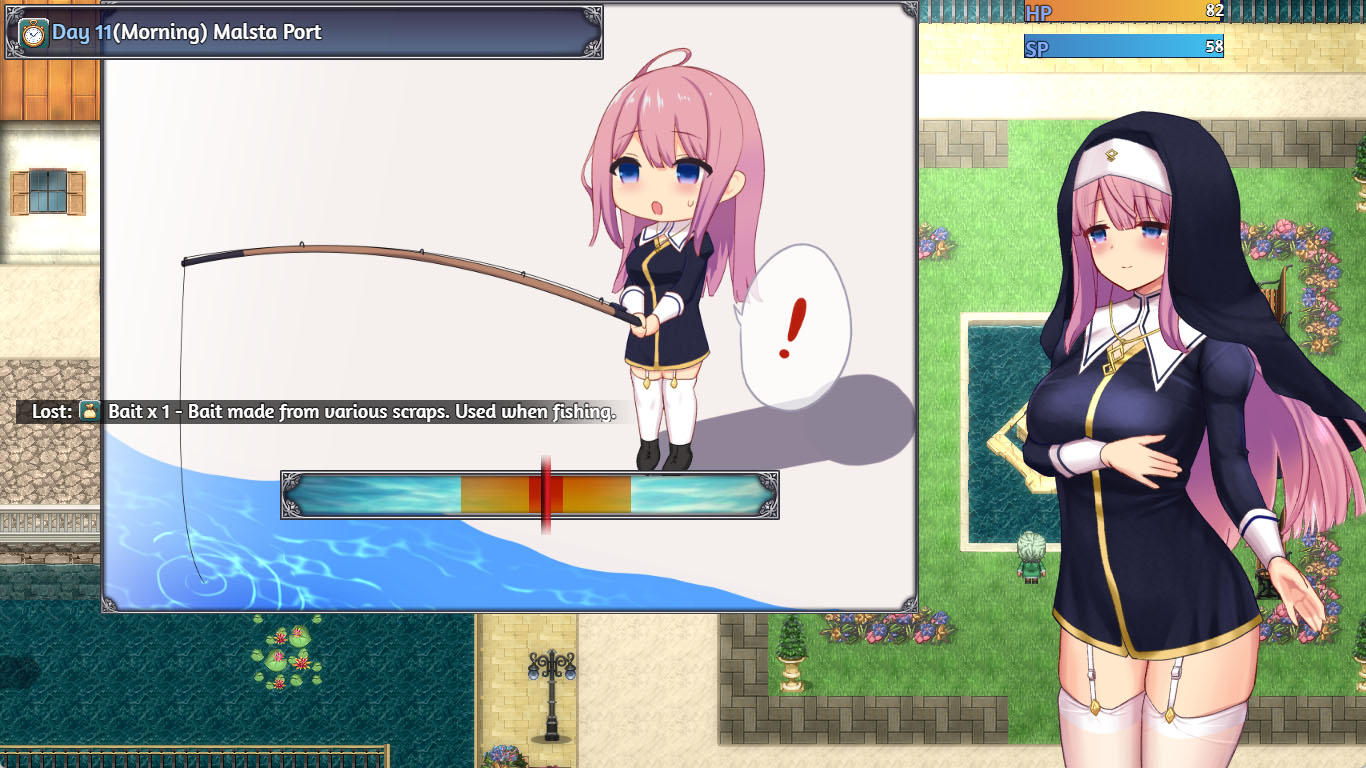Click the clock icon beside Day 11
Viewport: 1366px width, 768px height.
pyautogui.click(x=33, y=33)
